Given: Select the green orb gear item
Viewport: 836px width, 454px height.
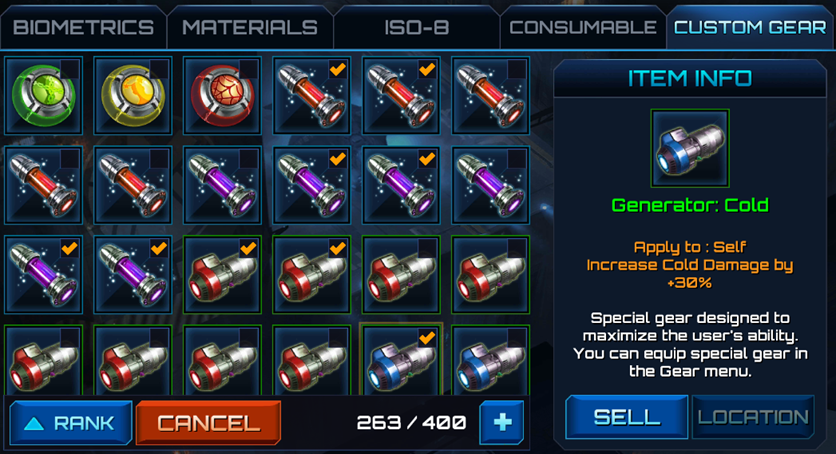Looking at the screenshot, I should click(43, 95).
